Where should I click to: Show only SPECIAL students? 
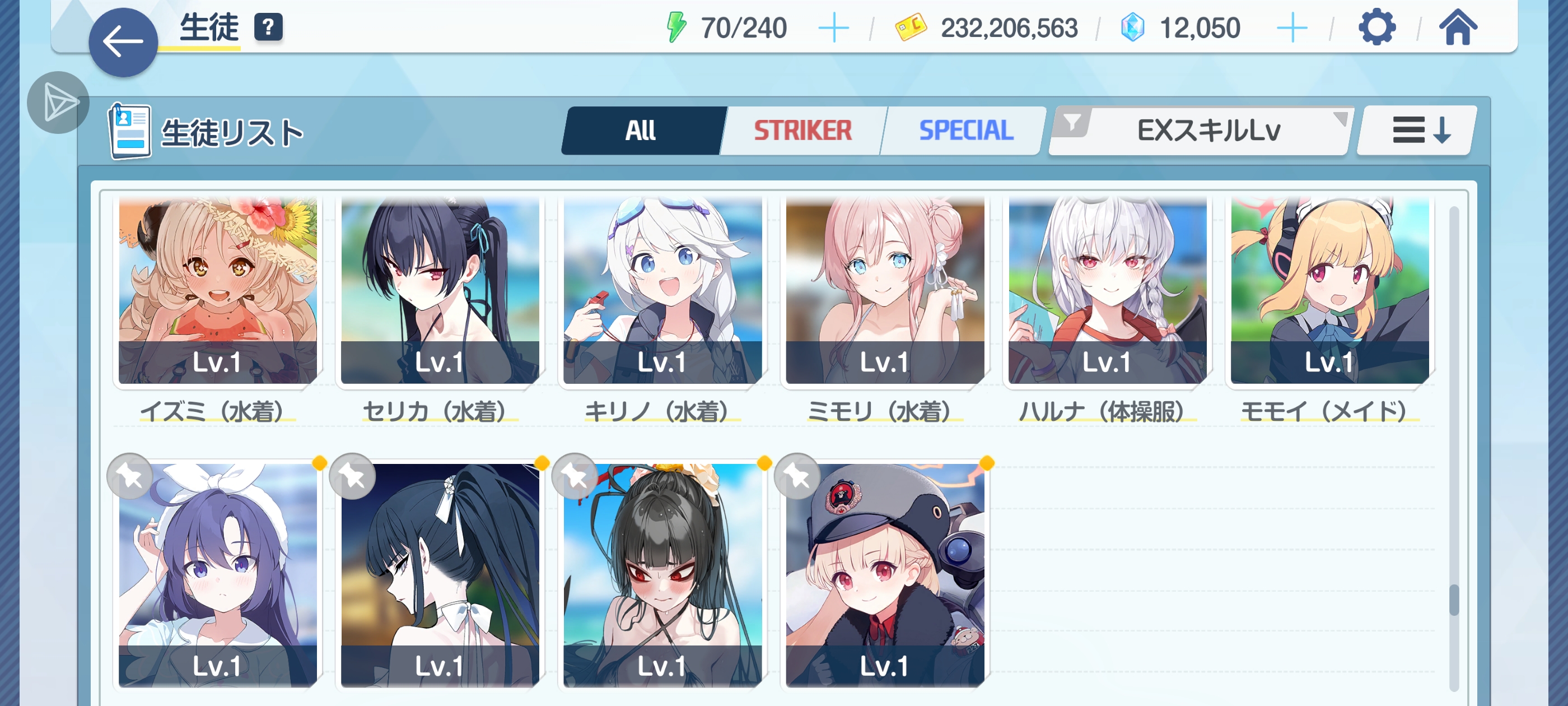965,131
